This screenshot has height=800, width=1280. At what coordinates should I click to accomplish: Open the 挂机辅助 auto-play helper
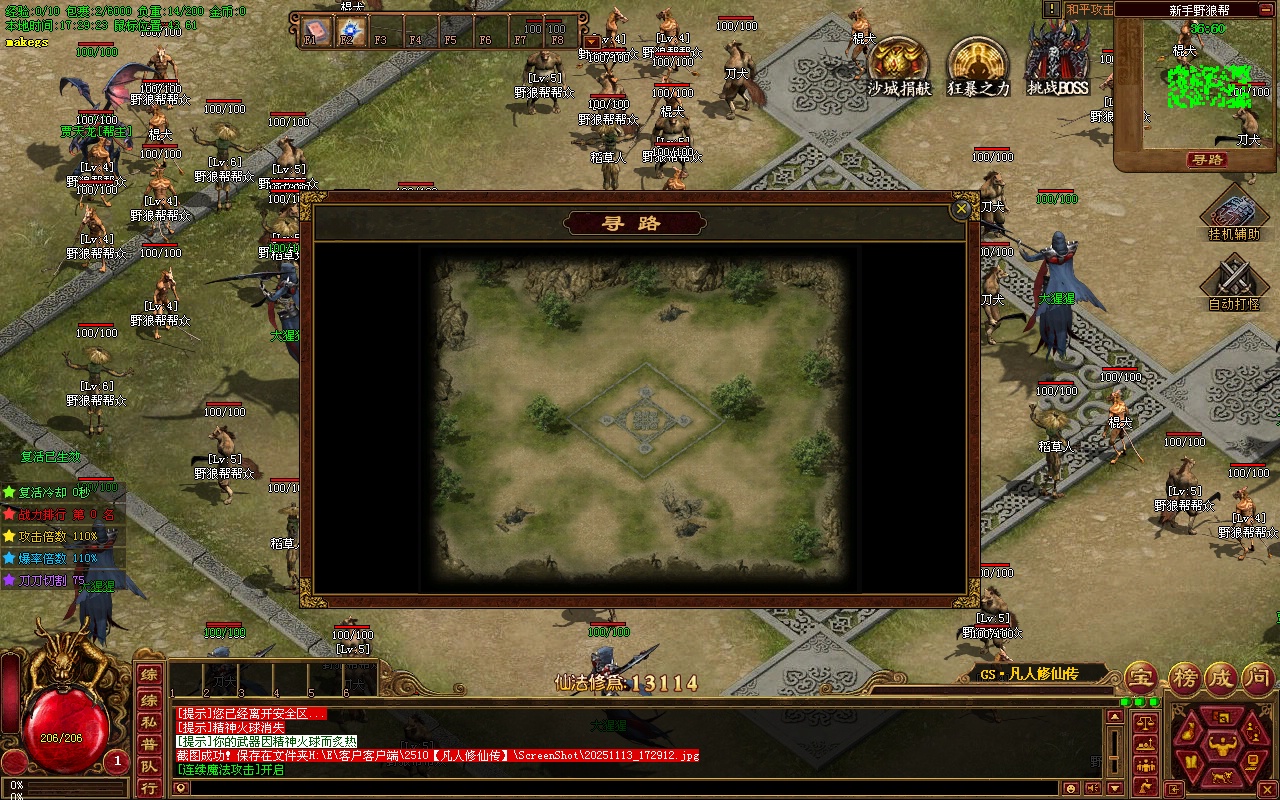(x=1234, y=214)
